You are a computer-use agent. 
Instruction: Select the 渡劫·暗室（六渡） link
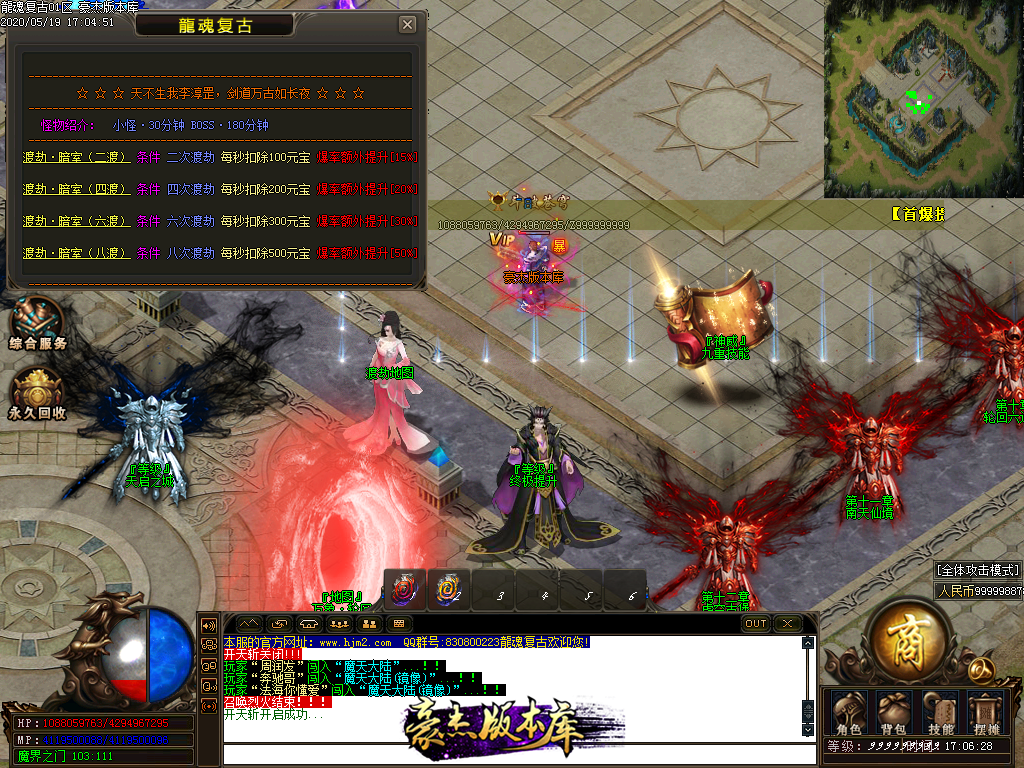[76, 221]
